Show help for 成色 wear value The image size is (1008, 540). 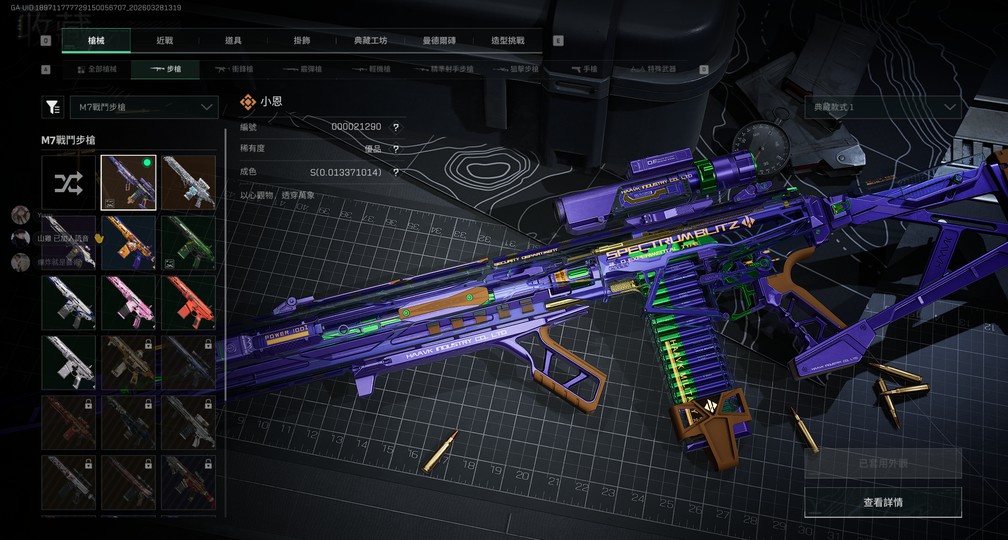pos(396,172)
